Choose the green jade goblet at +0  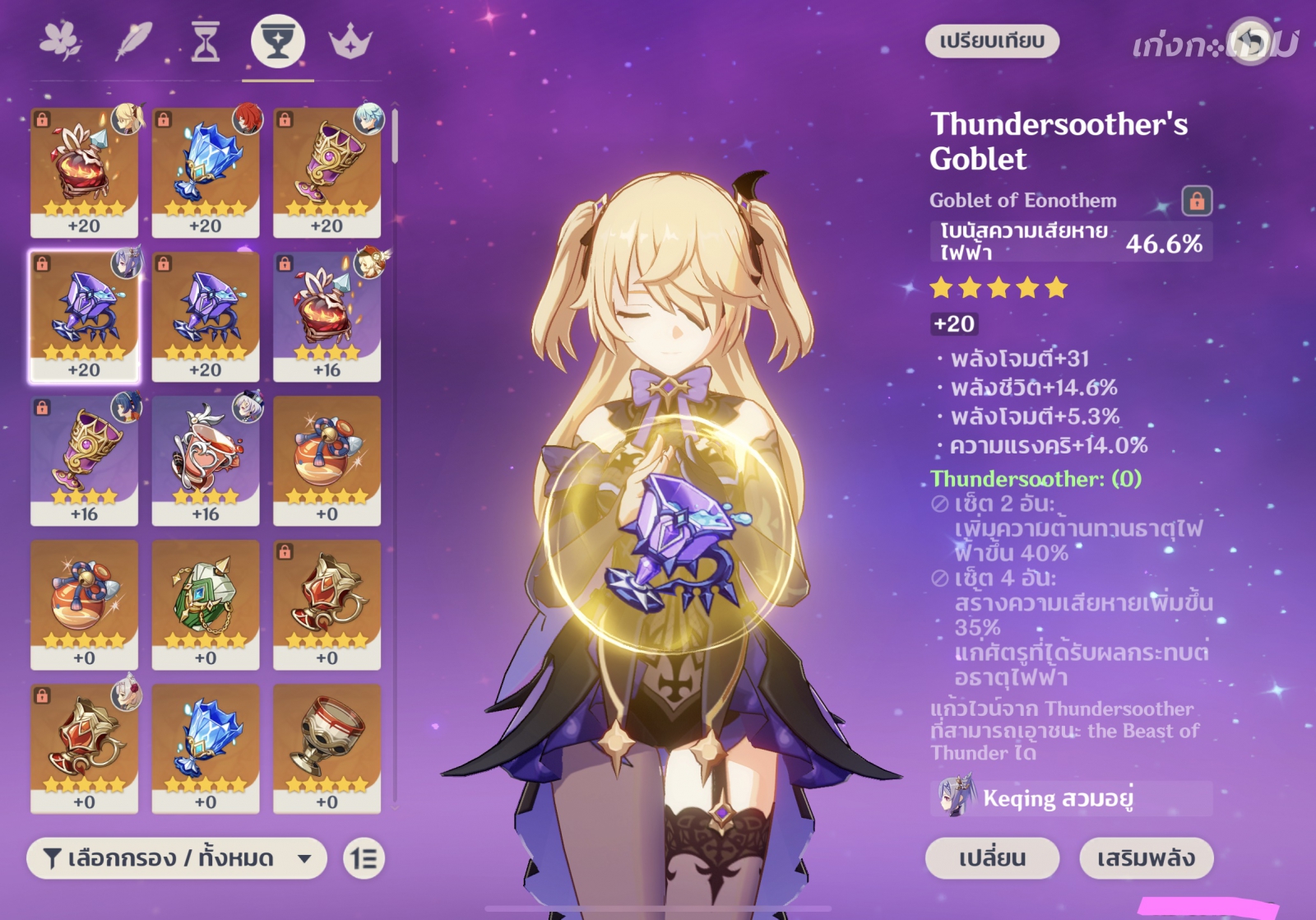pos(206,604)
